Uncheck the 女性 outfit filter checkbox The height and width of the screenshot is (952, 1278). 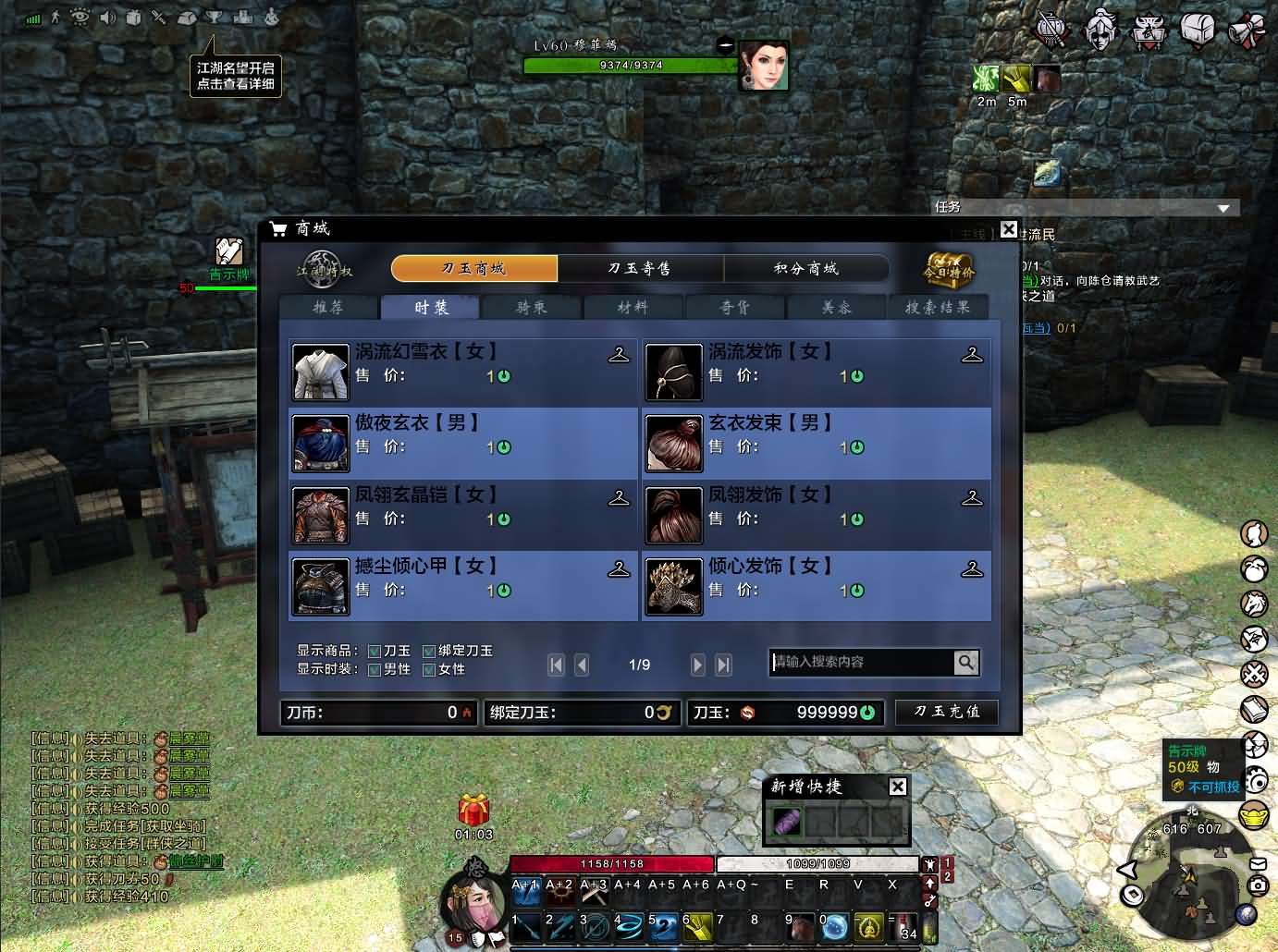coord(429,670)
